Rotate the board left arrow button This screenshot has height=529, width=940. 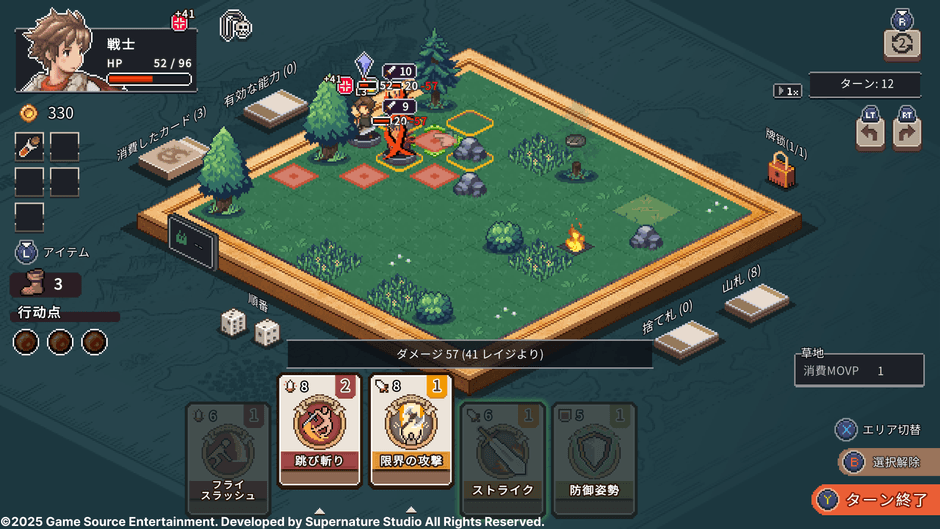(870, 134)
